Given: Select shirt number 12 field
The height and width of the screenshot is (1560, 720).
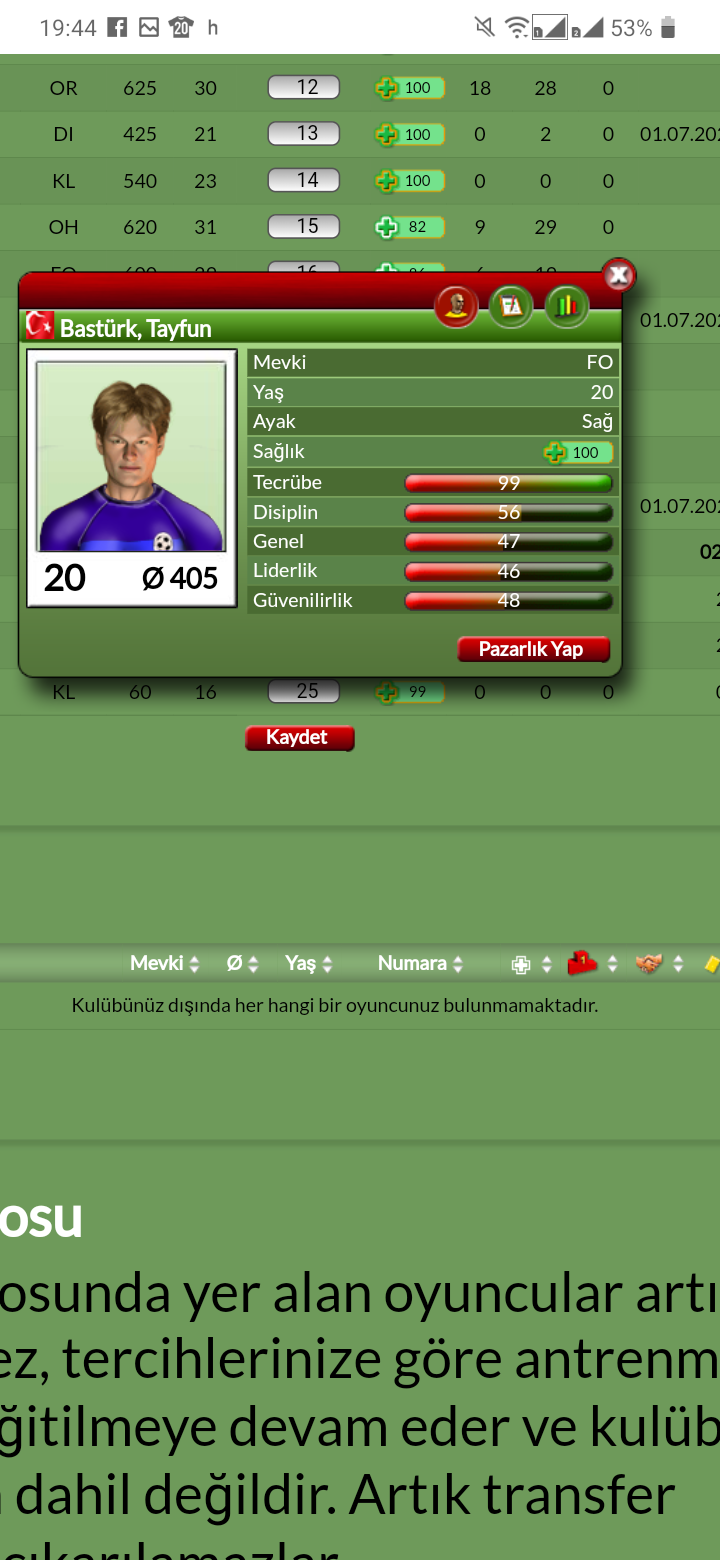Looking at the screenshot, I should 304,88.
